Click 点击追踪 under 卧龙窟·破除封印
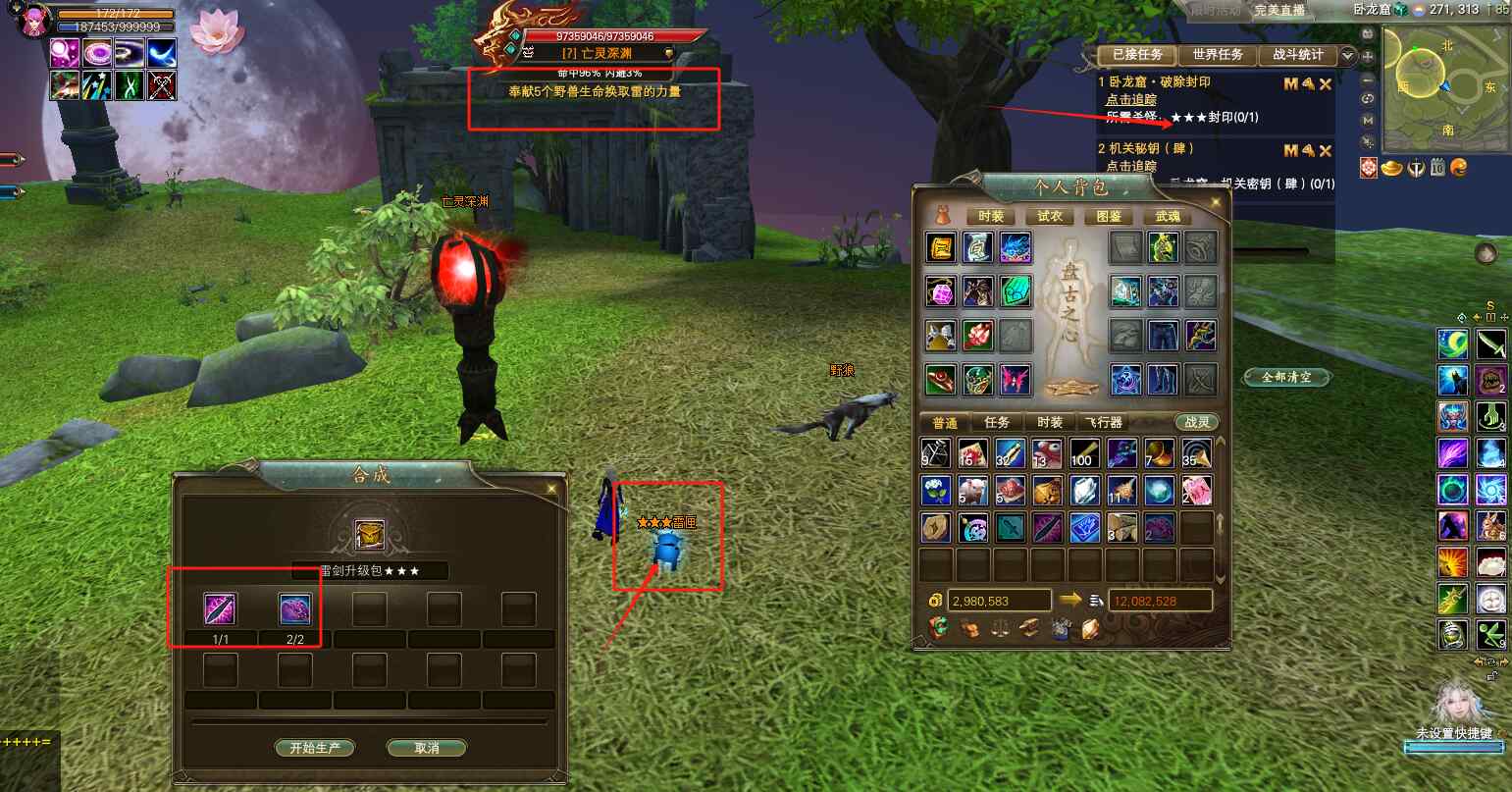The width and height of the screenshot is (1512, 792). tap(1131, 100)
